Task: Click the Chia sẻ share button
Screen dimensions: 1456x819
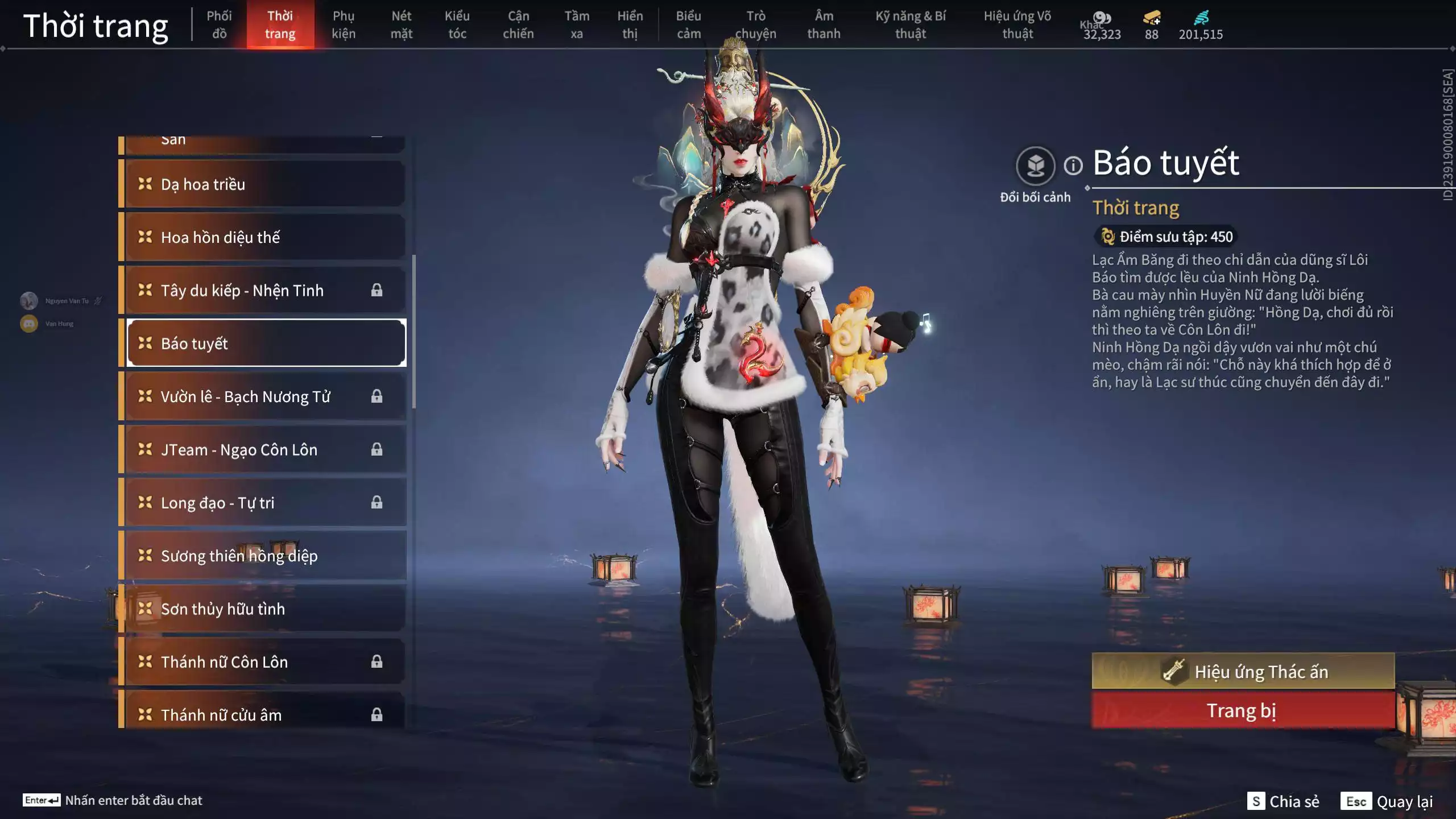Action: (1283, 801)
